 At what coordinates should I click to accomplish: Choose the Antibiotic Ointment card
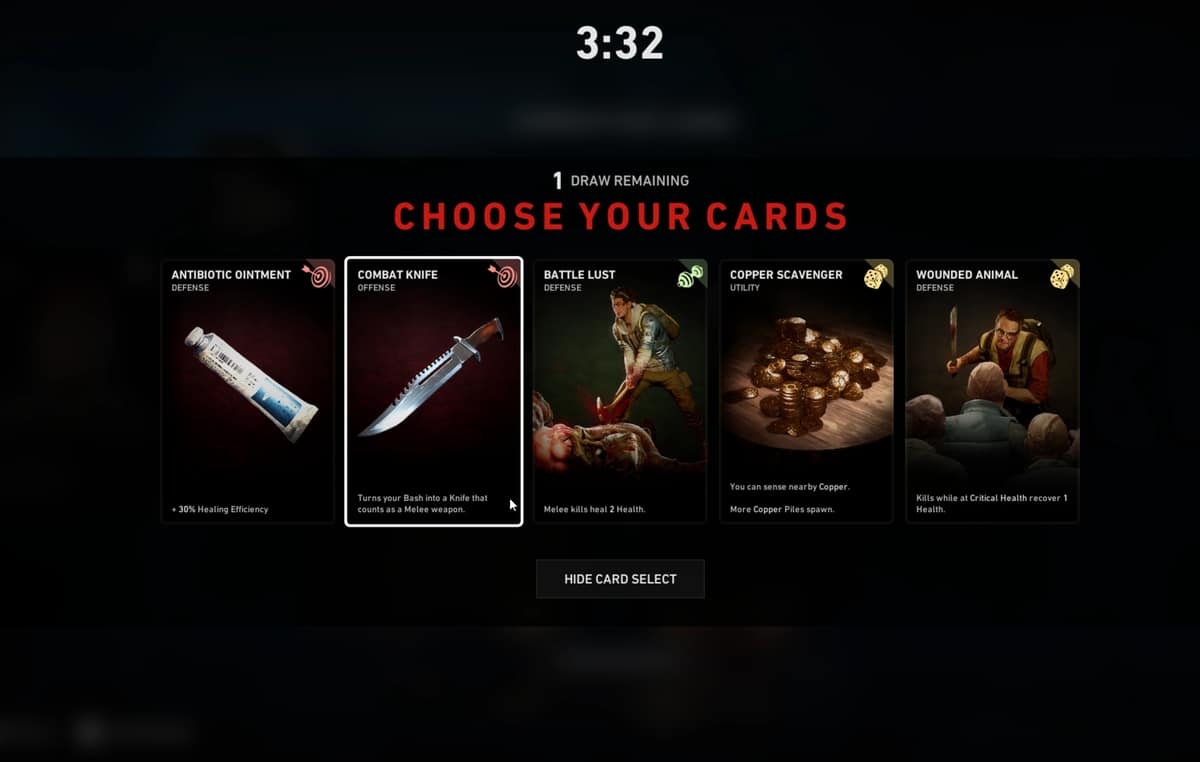tap(247, 391)
